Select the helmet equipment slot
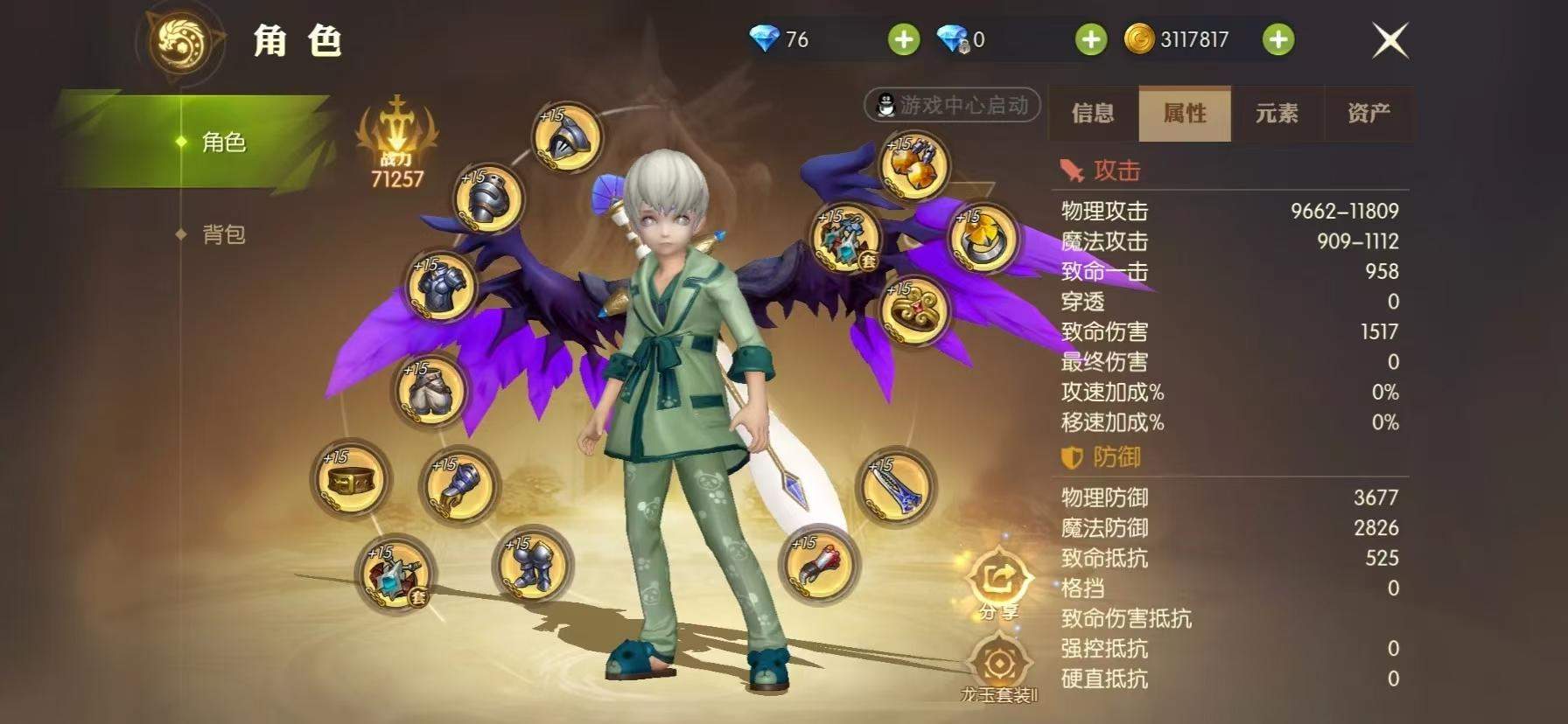 coord(567,140)
